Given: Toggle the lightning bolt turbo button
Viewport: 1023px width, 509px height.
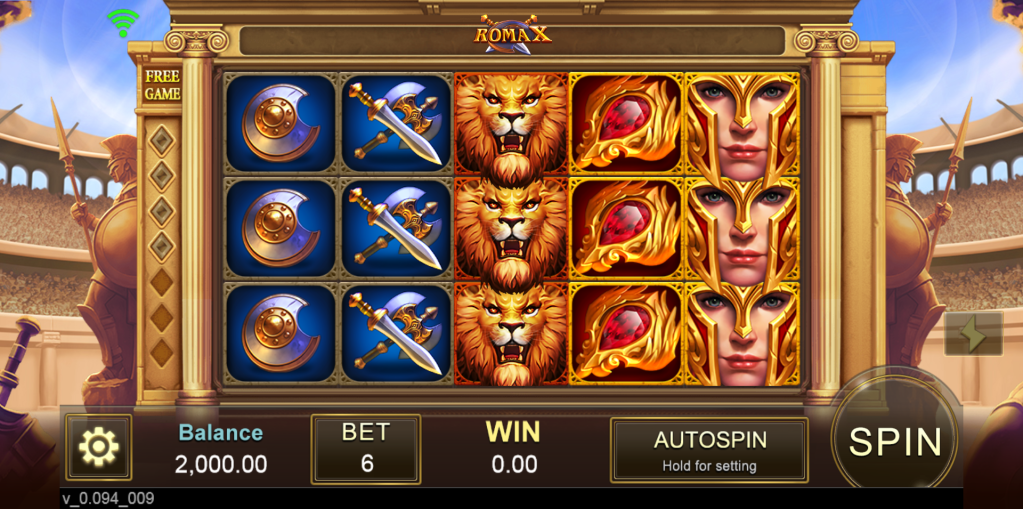Looking at the screenshot, I should click(x=972, y=335).
